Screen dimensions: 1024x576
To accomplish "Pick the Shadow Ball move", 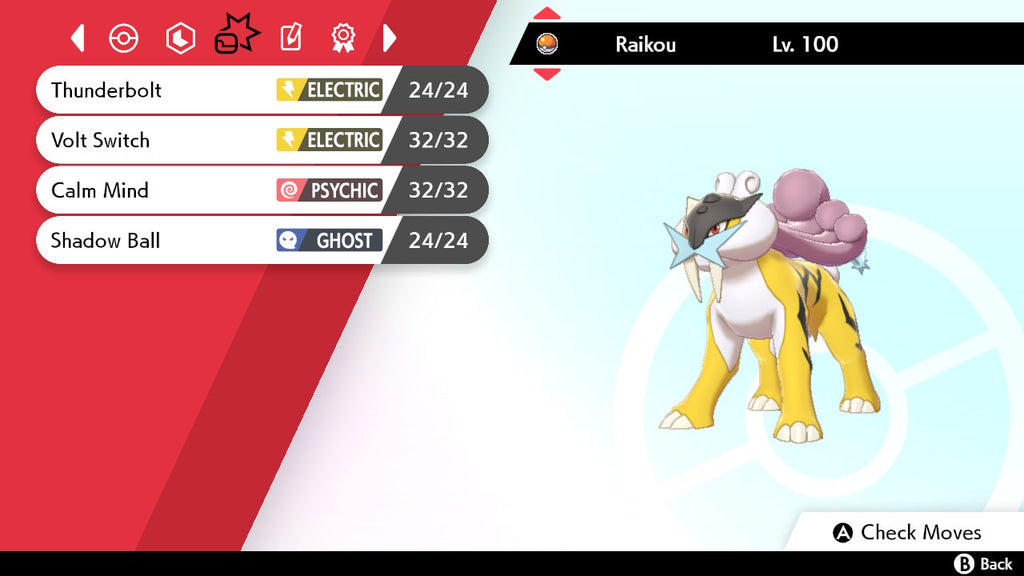I will pos(262,240).
